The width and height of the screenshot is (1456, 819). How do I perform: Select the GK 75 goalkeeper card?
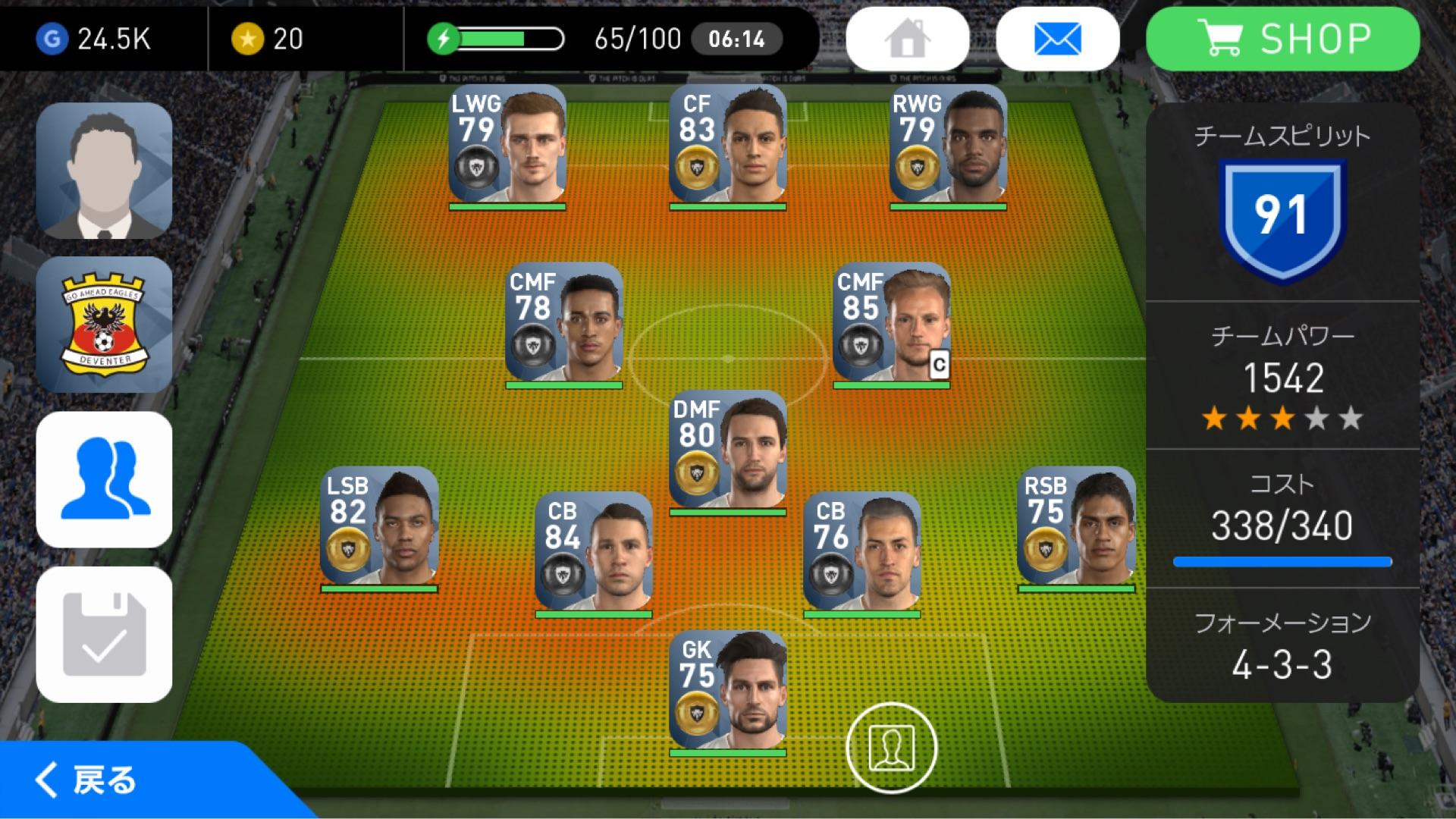[x=727, y=691]
